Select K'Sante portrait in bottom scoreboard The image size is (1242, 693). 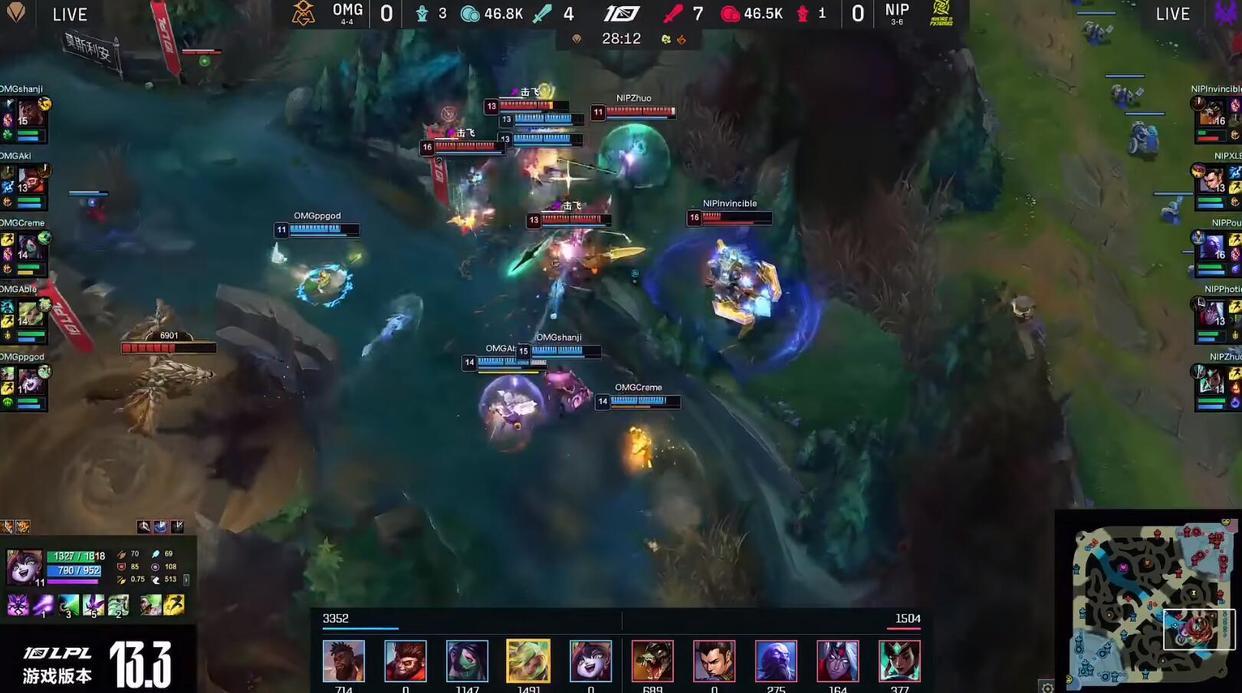(x=343, y=661)
